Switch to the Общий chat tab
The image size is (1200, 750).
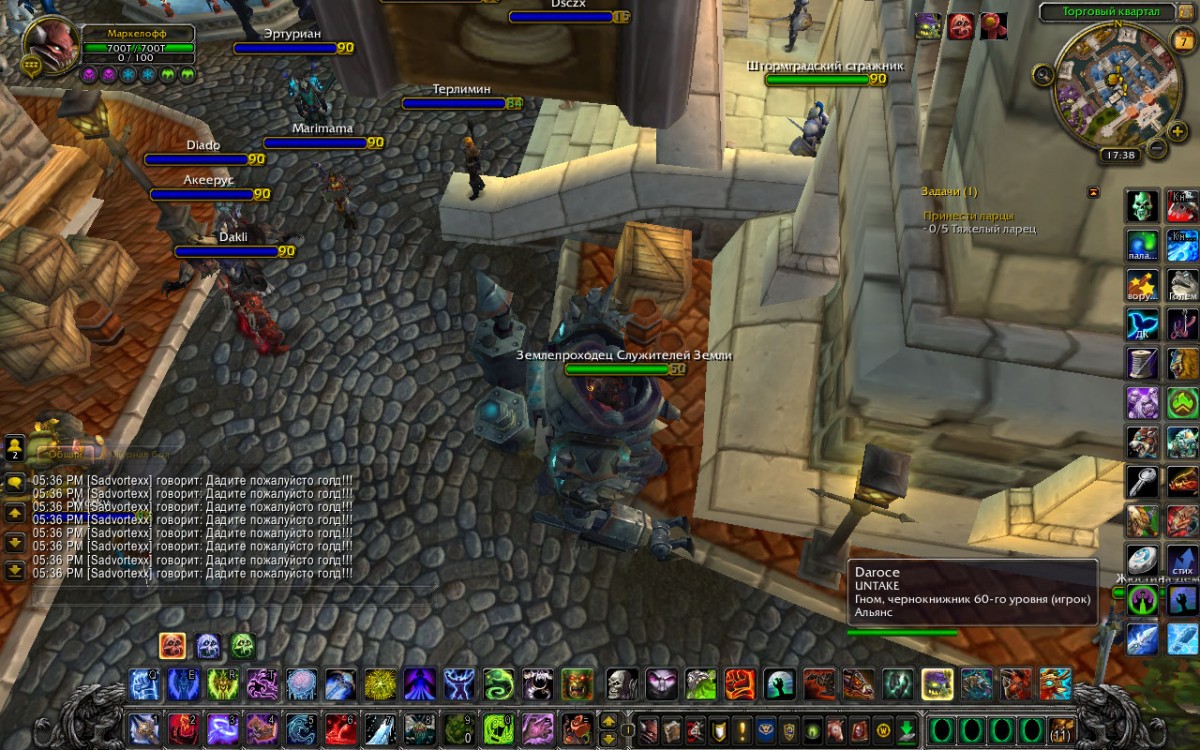point(67,453)
